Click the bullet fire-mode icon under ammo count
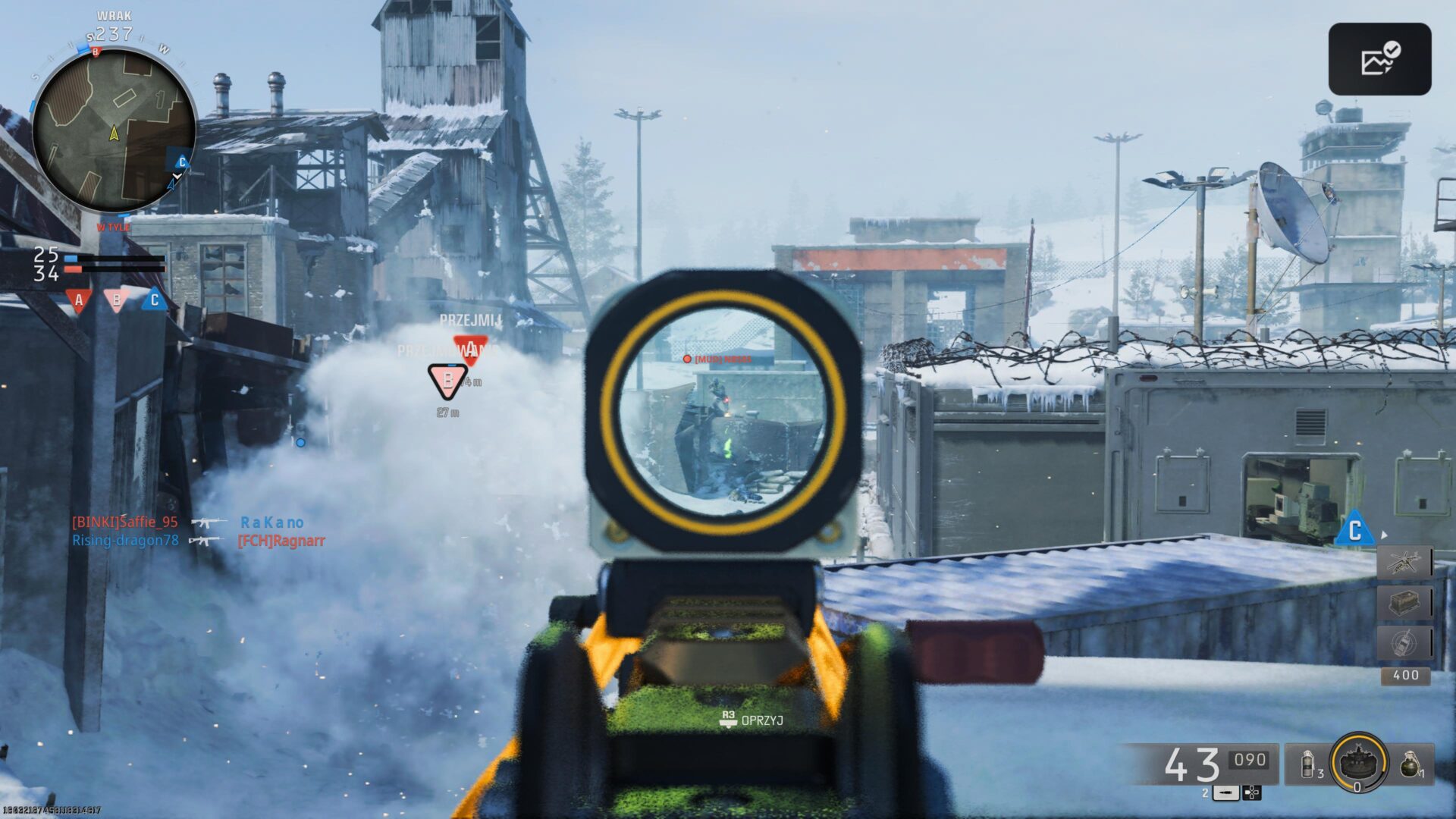Image resolution: width=1456 pixels, height=819 pixels. point(1225,794)
